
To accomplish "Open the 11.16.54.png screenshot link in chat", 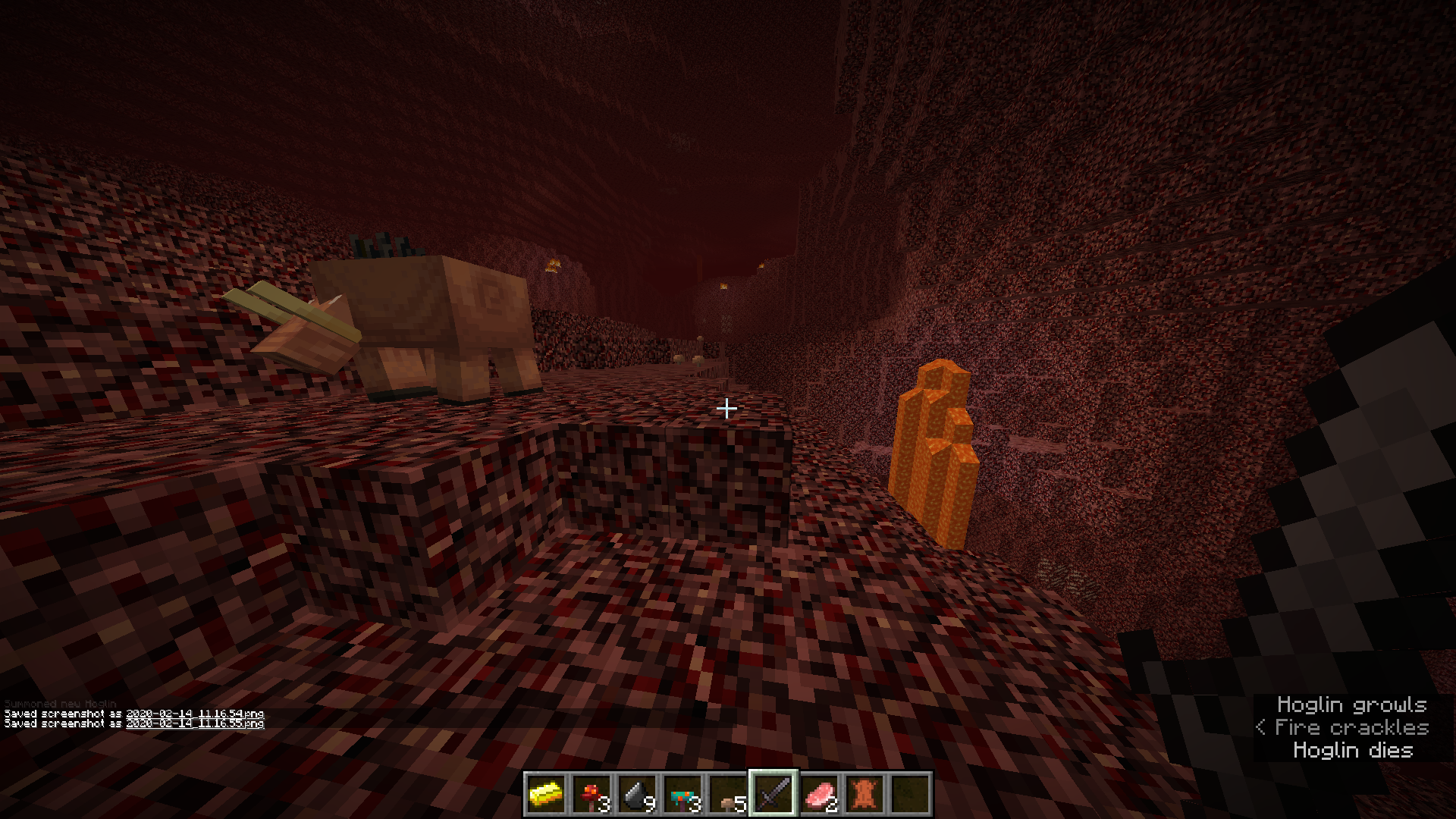I will click(195, 714).
